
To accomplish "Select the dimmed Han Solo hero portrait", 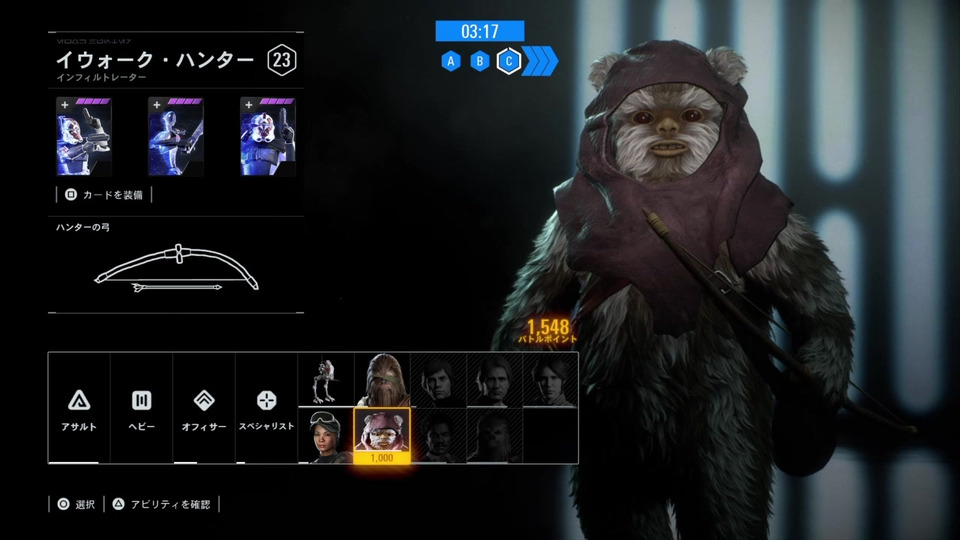I will click(x=494, y=380).
